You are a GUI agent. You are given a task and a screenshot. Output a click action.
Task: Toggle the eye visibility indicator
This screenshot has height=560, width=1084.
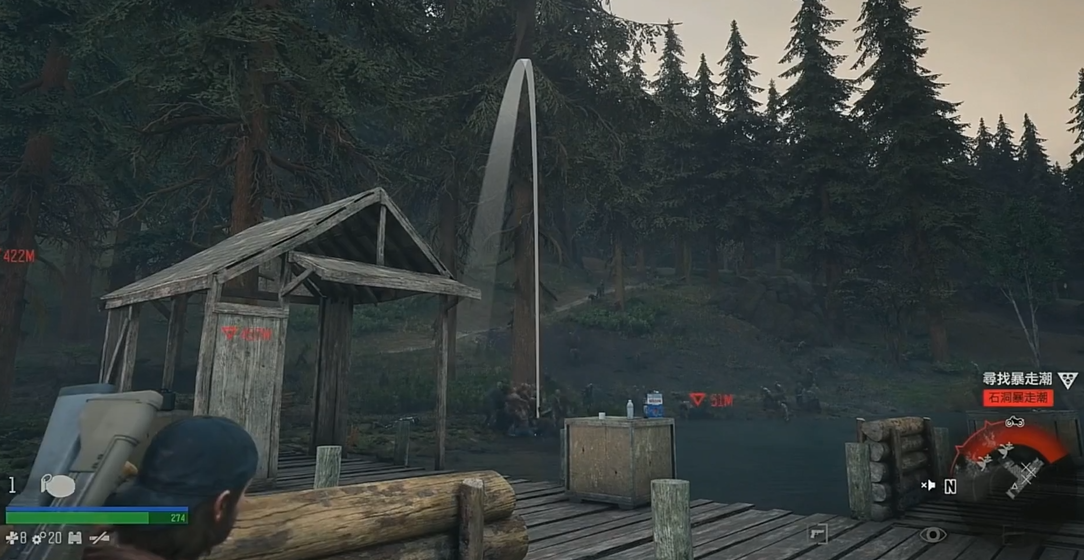(932, 535)
